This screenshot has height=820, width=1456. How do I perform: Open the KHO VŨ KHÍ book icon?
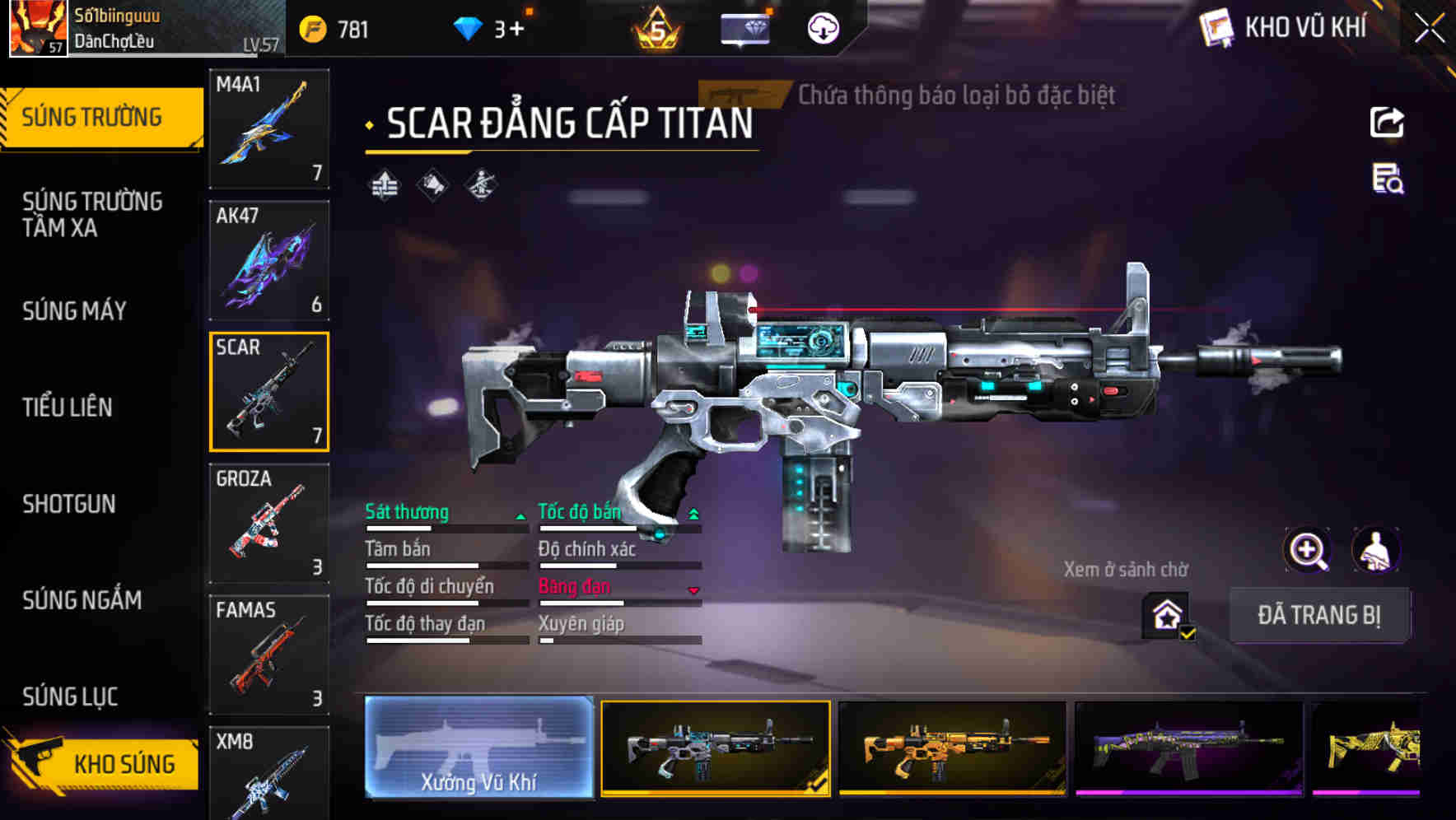(x=1216, y=27)
